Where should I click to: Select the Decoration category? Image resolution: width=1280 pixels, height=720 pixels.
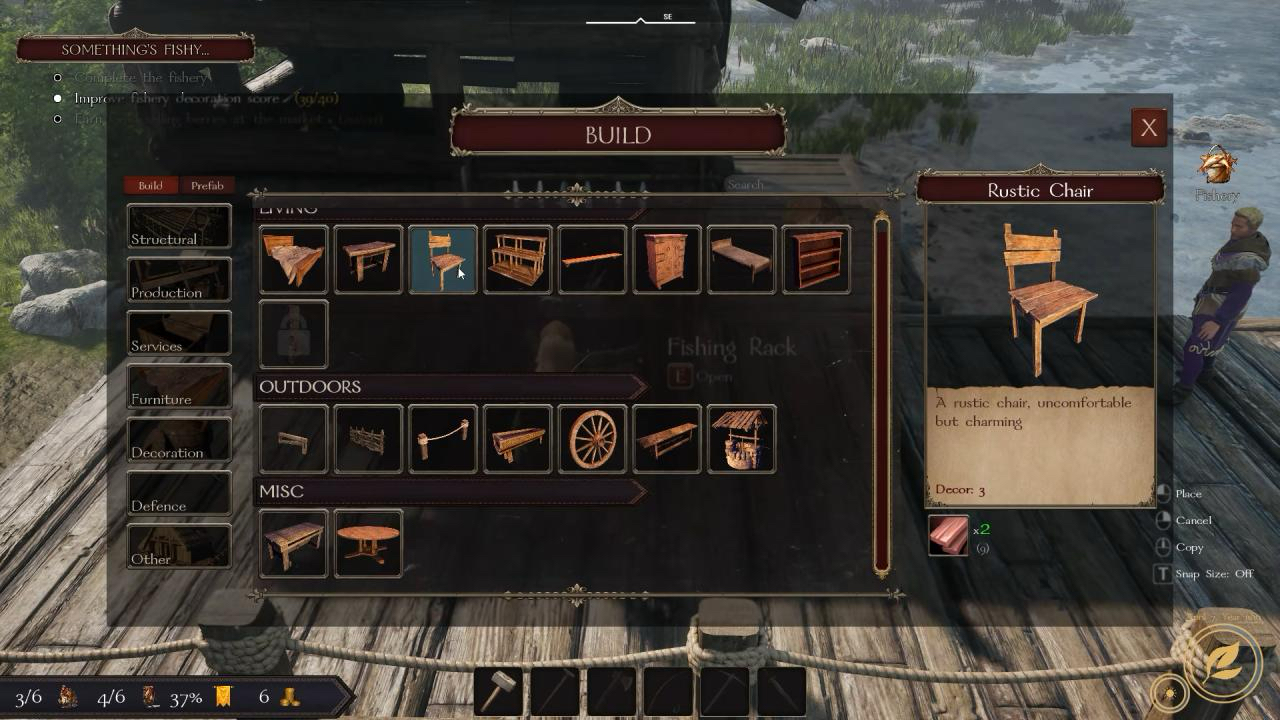click(179, 439)
